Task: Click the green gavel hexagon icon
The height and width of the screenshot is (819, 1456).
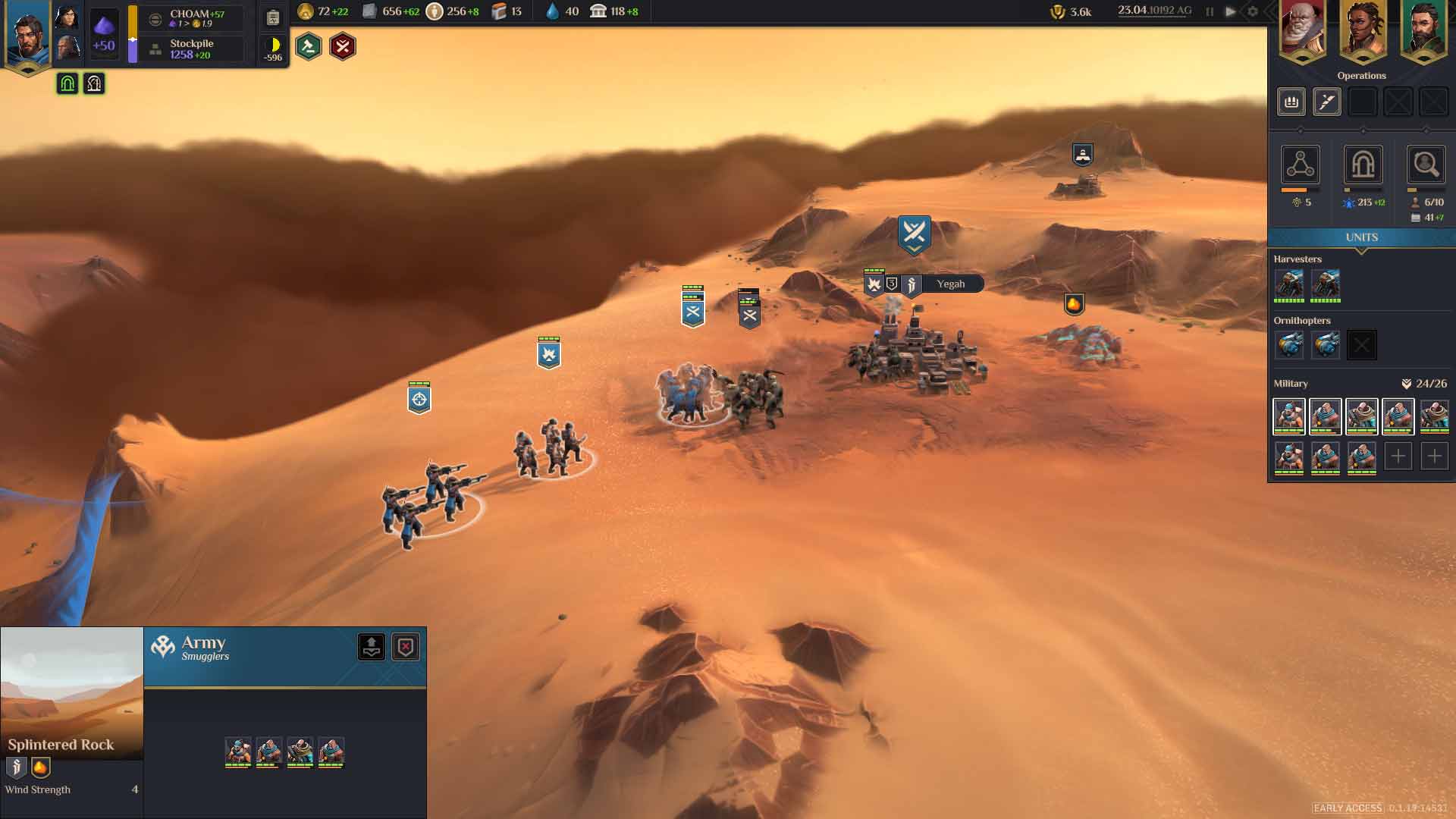Action: pyautogui.click(x=309, y=47)
